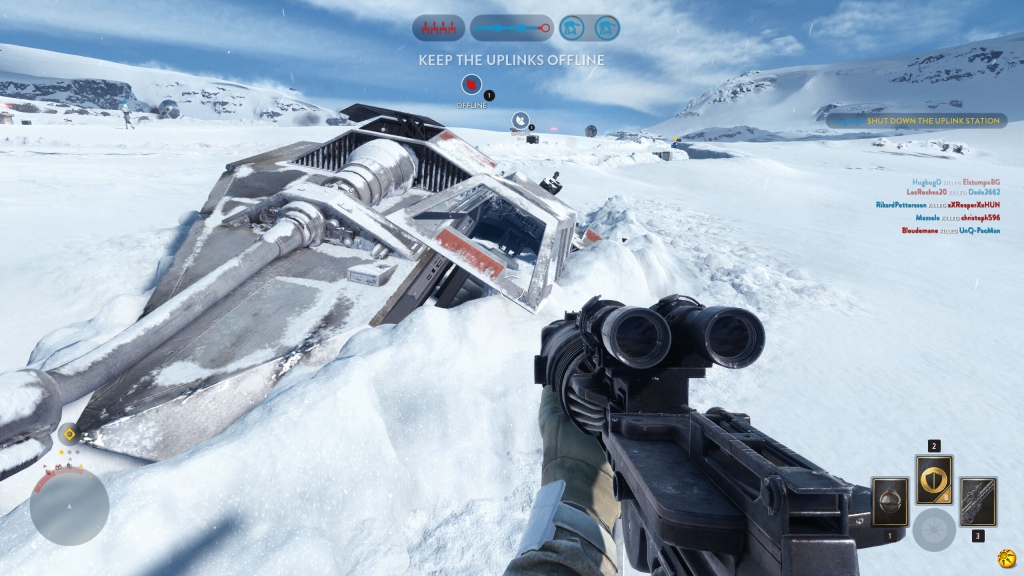Click the circular radar minimap

pyautogui.click(x=69, y=507)
